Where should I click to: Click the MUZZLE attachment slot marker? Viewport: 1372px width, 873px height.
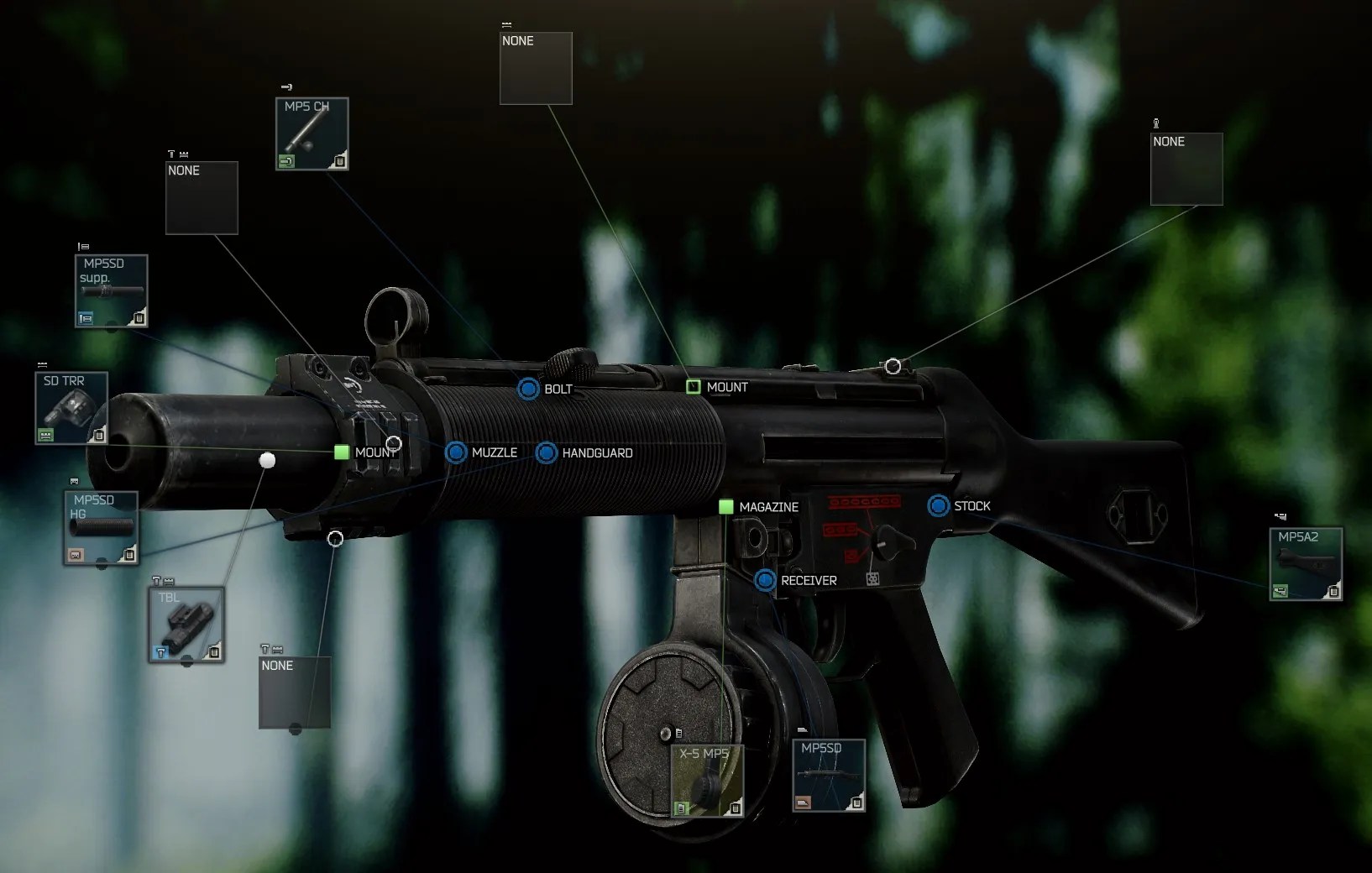click(456, 452)
